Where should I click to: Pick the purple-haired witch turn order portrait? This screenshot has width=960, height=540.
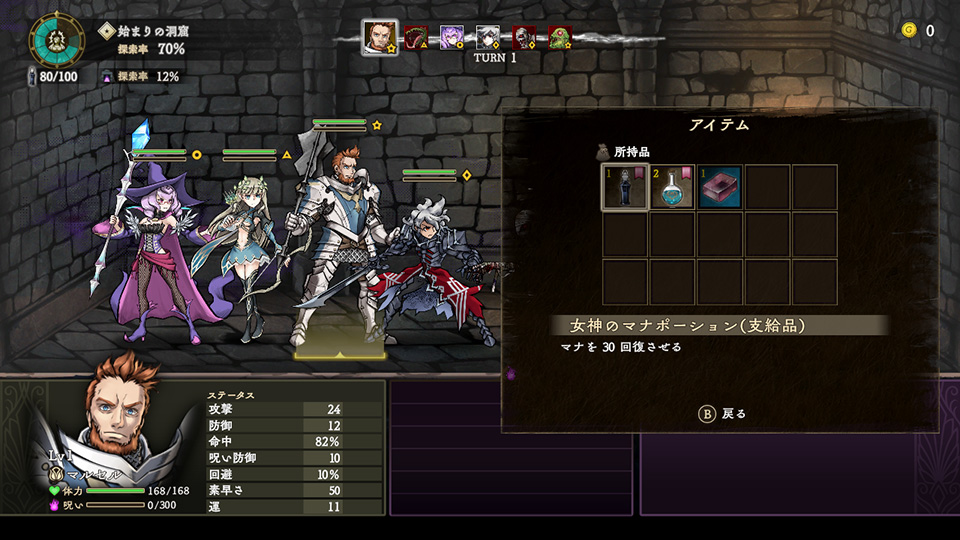[x=451, y=38]
